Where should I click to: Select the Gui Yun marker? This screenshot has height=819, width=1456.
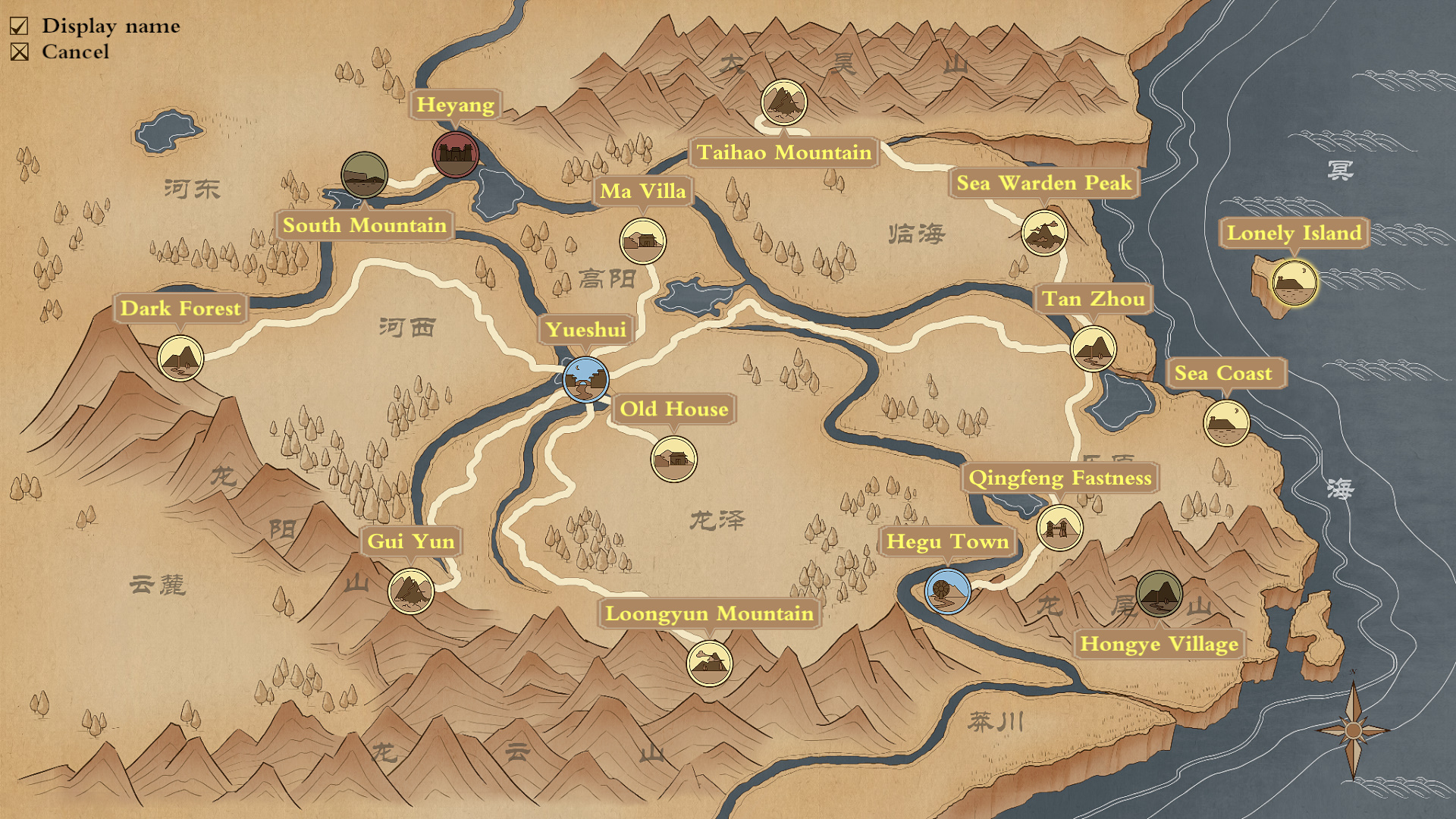412,592
